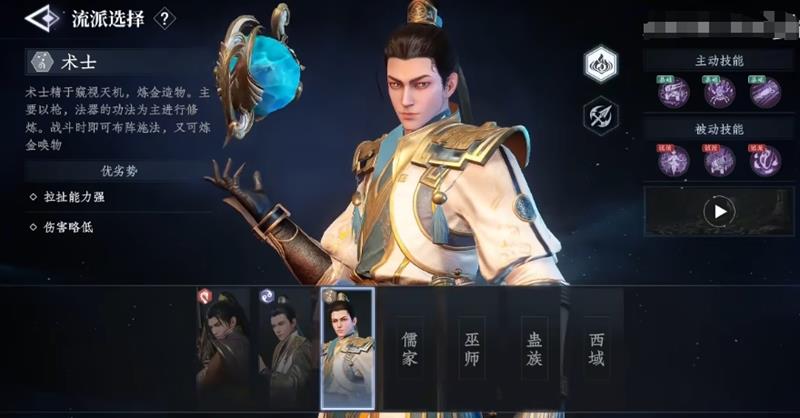Choose the 西域 school tile
The image size is (800, 418).
coord(596,347)
